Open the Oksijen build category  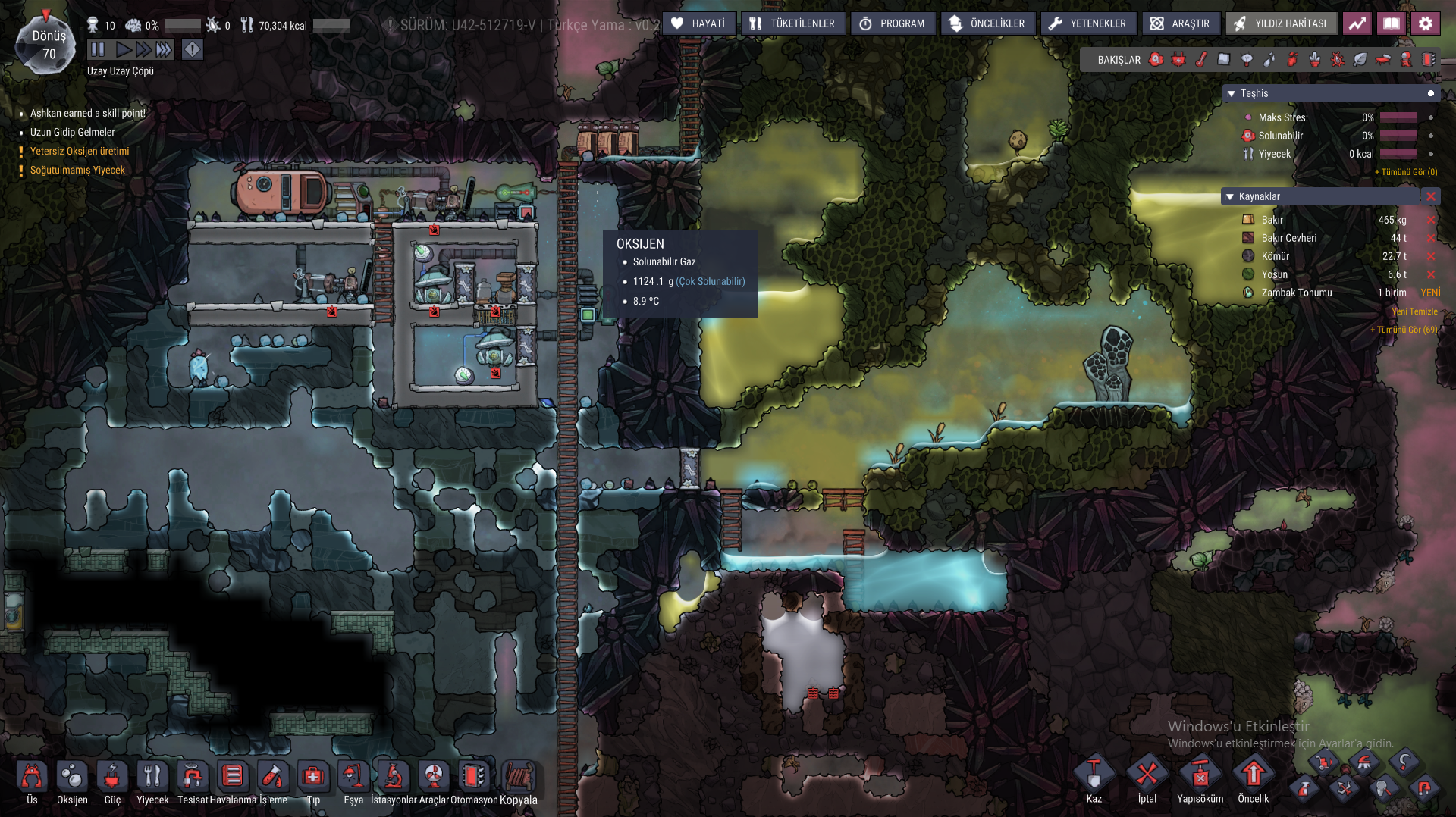point(72,782)
